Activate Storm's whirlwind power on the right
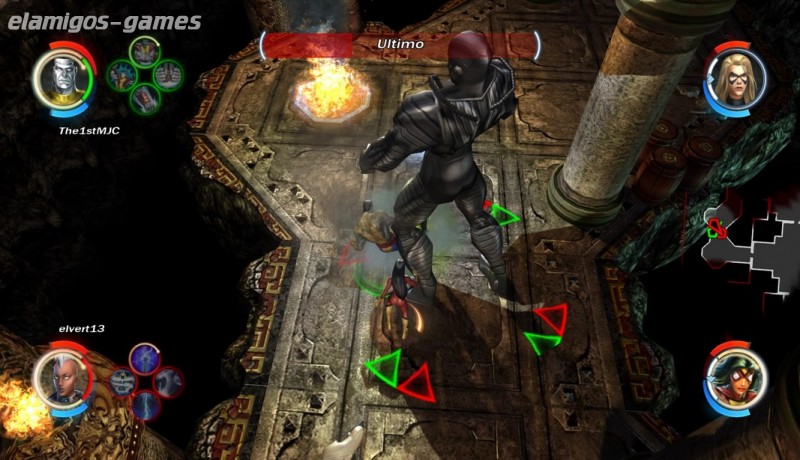The width and height of the screenshot is (800, 460). coord(169,381)
